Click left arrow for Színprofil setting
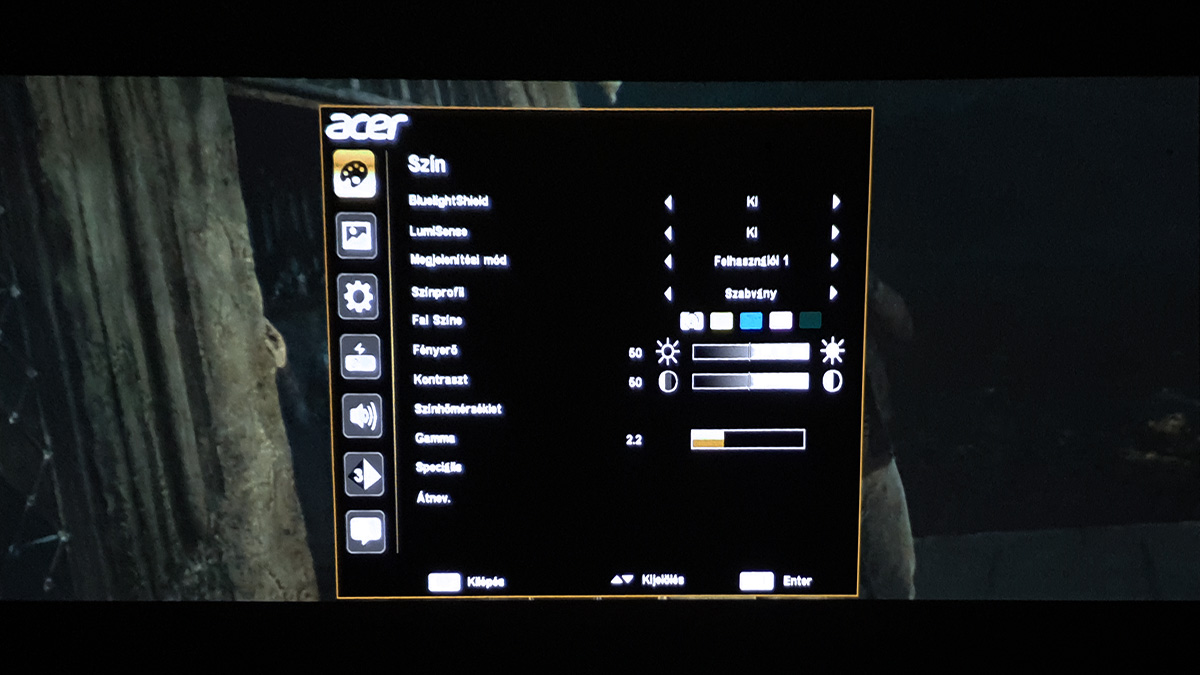 click(668, 294)
